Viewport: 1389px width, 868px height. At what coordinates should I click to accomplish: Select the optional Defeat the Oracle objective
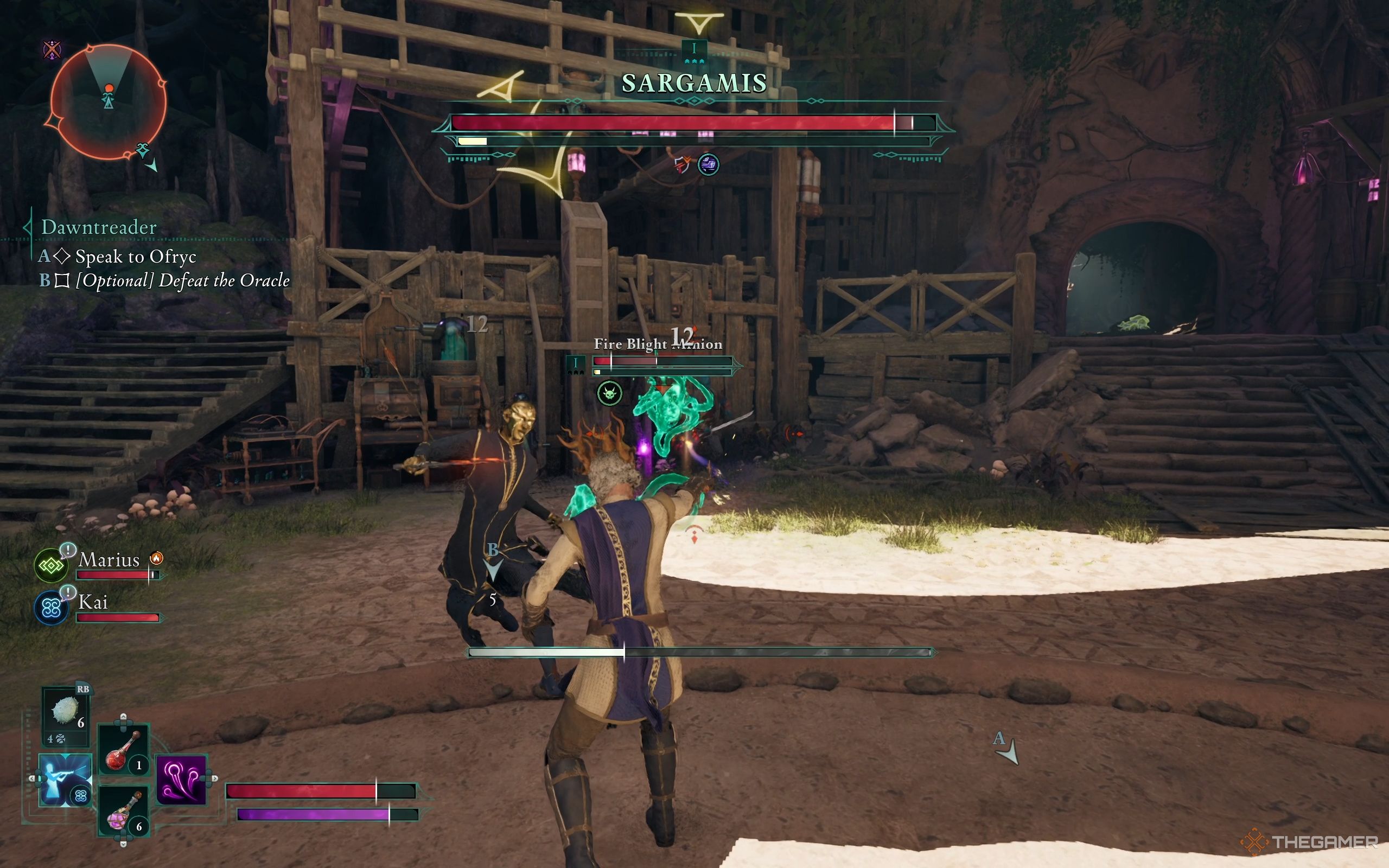182,280
